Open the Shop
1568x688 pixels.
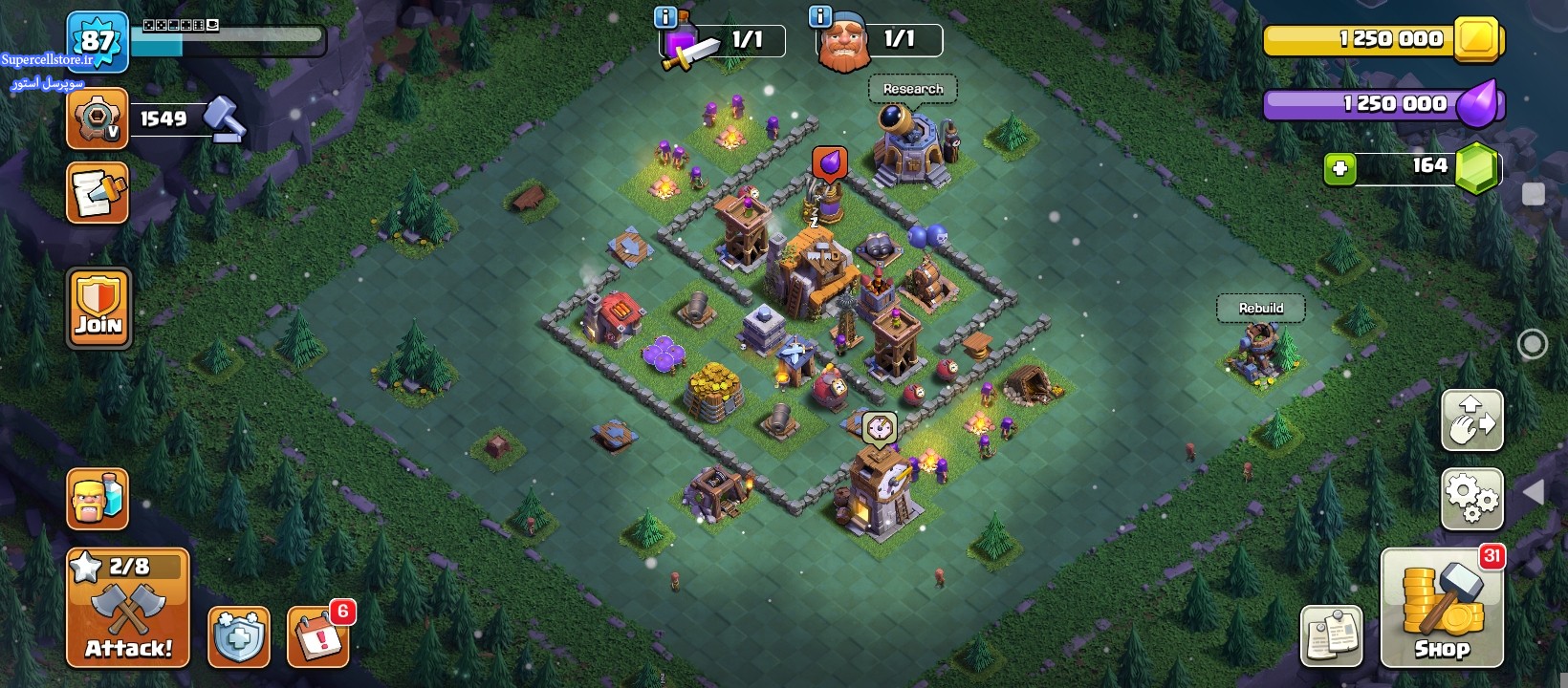click(1442, 608)
